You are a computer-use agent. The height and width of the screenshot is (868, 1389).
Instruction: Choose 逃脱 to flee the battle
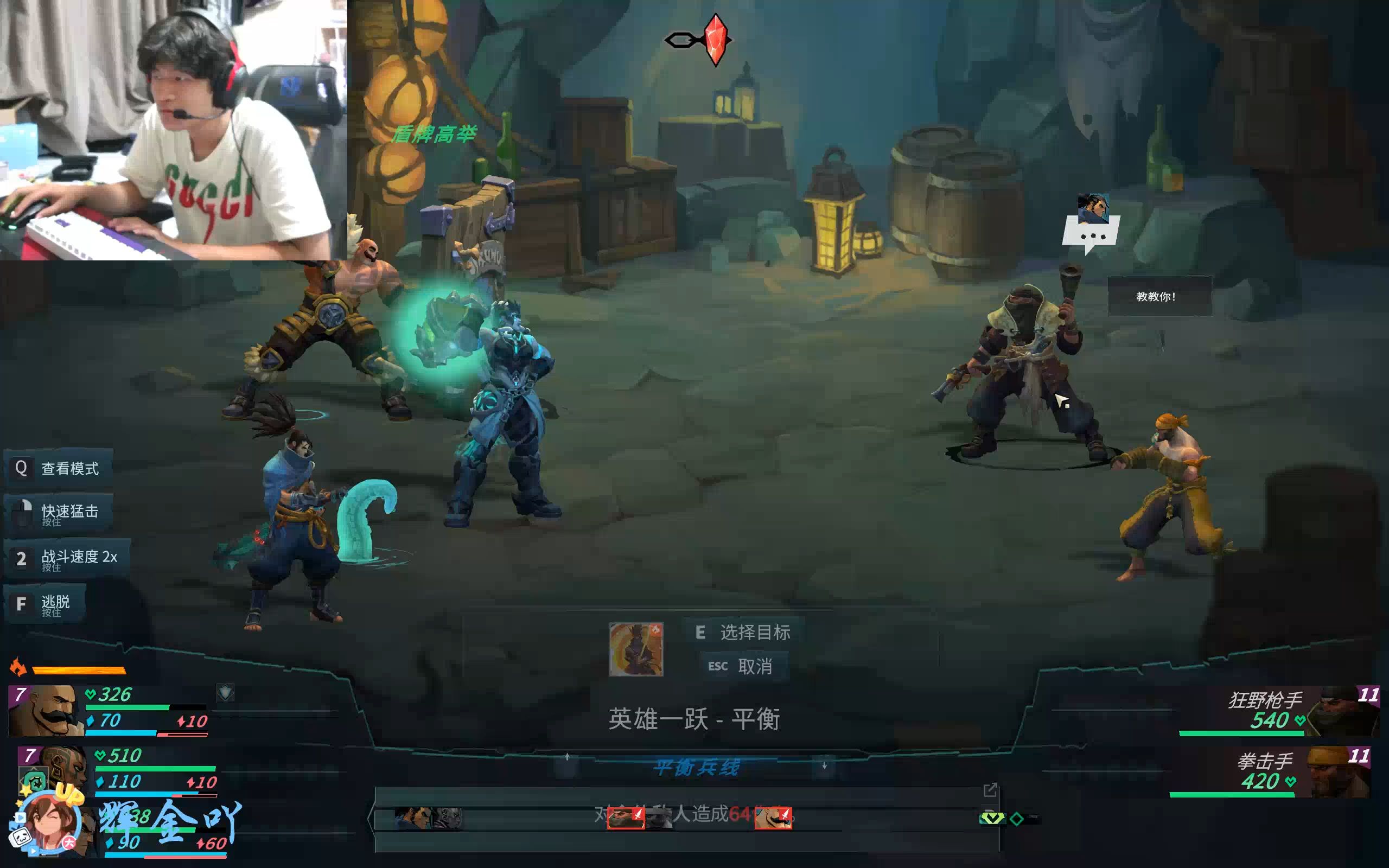(x=45, y=604)
